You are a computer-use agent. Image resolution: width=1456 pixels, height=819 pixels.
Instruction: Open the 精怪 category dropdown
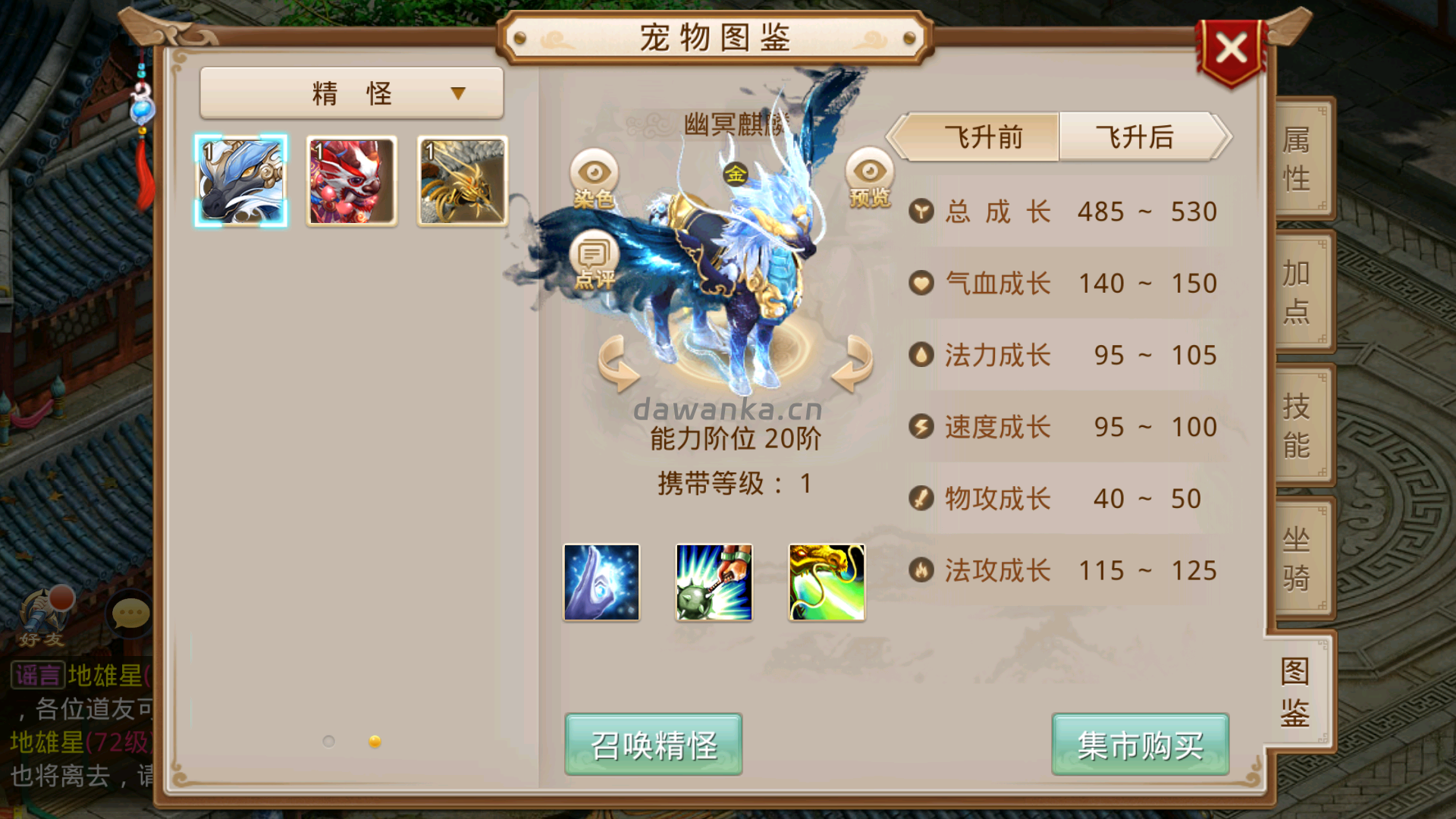[x=351, y=91]
